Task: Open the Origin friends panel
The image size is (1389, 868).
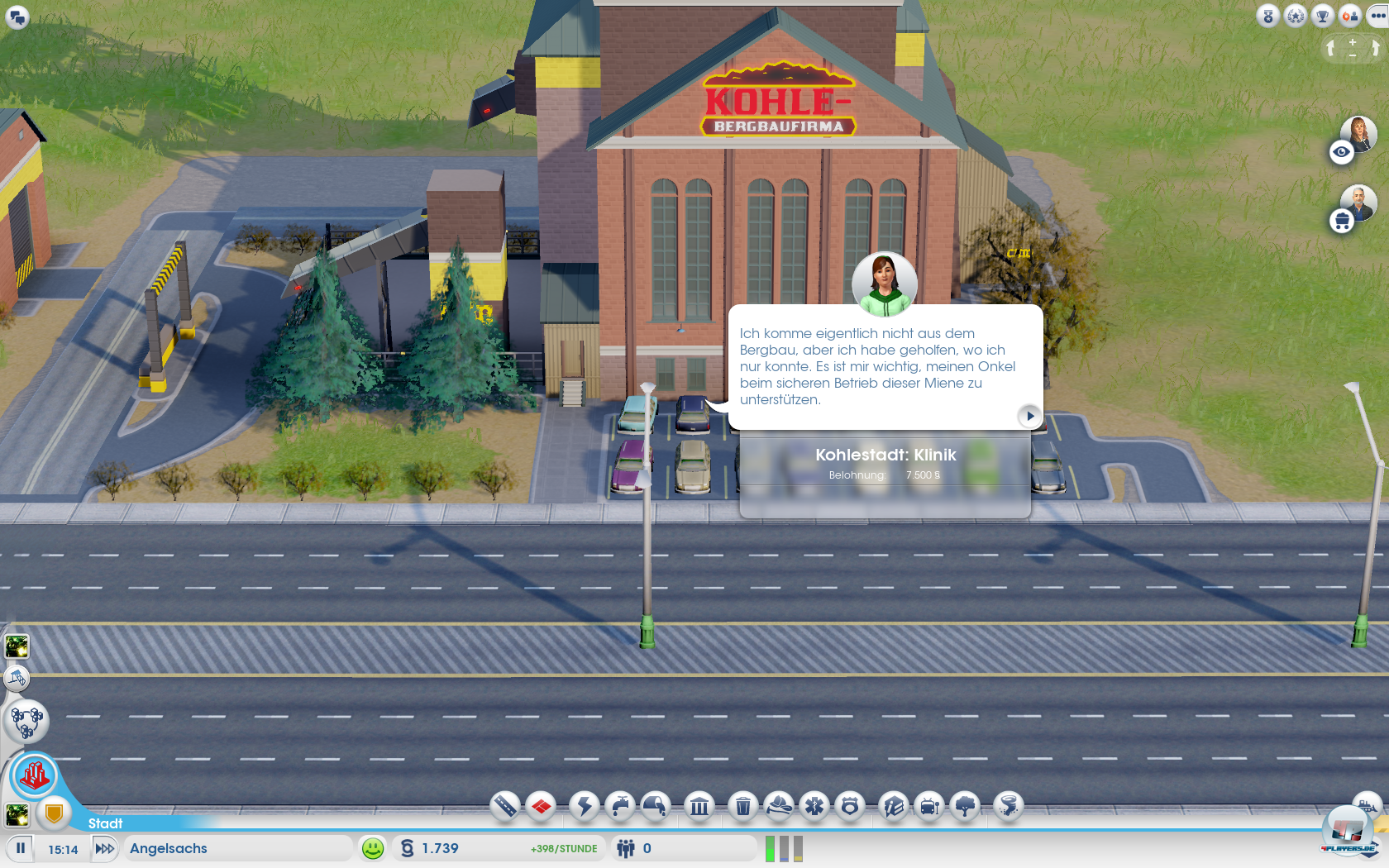Action: 1350,16
